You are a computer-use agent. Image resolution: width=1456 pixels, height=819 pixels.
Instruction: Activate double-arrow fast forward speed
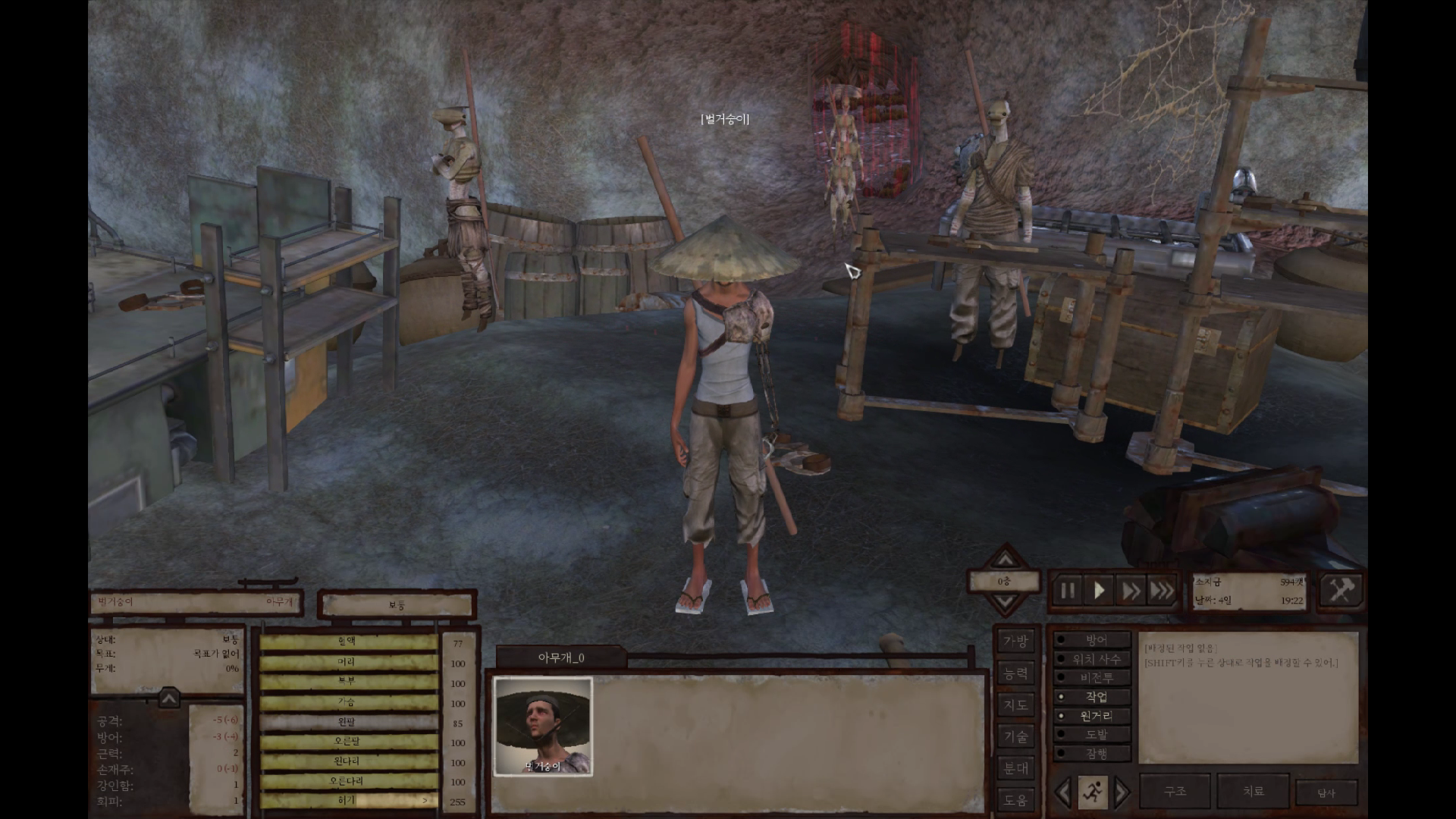tap(1131, 591)
